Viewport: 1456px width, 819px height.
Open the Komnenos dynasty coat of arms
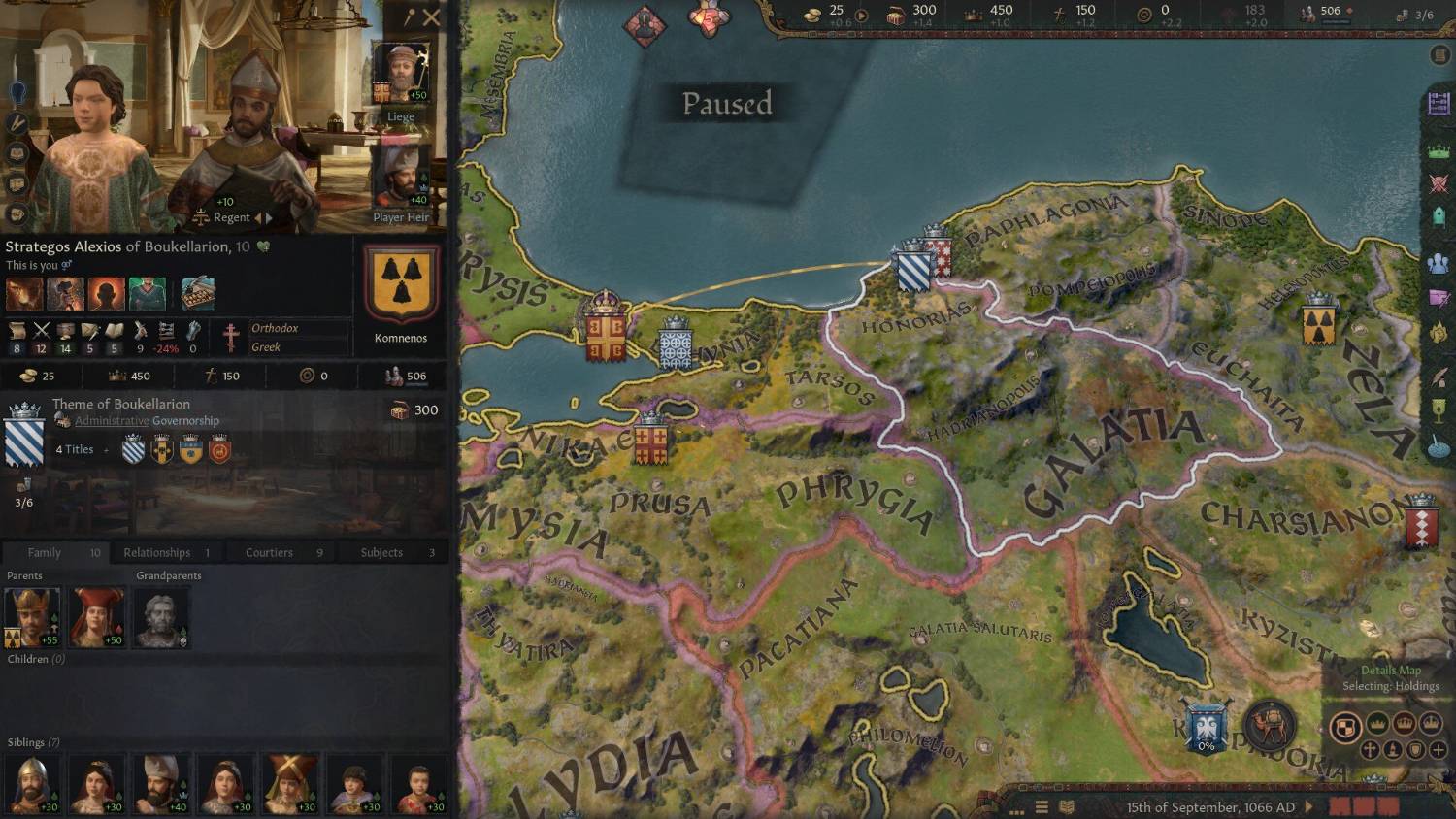tap(401, 286)
